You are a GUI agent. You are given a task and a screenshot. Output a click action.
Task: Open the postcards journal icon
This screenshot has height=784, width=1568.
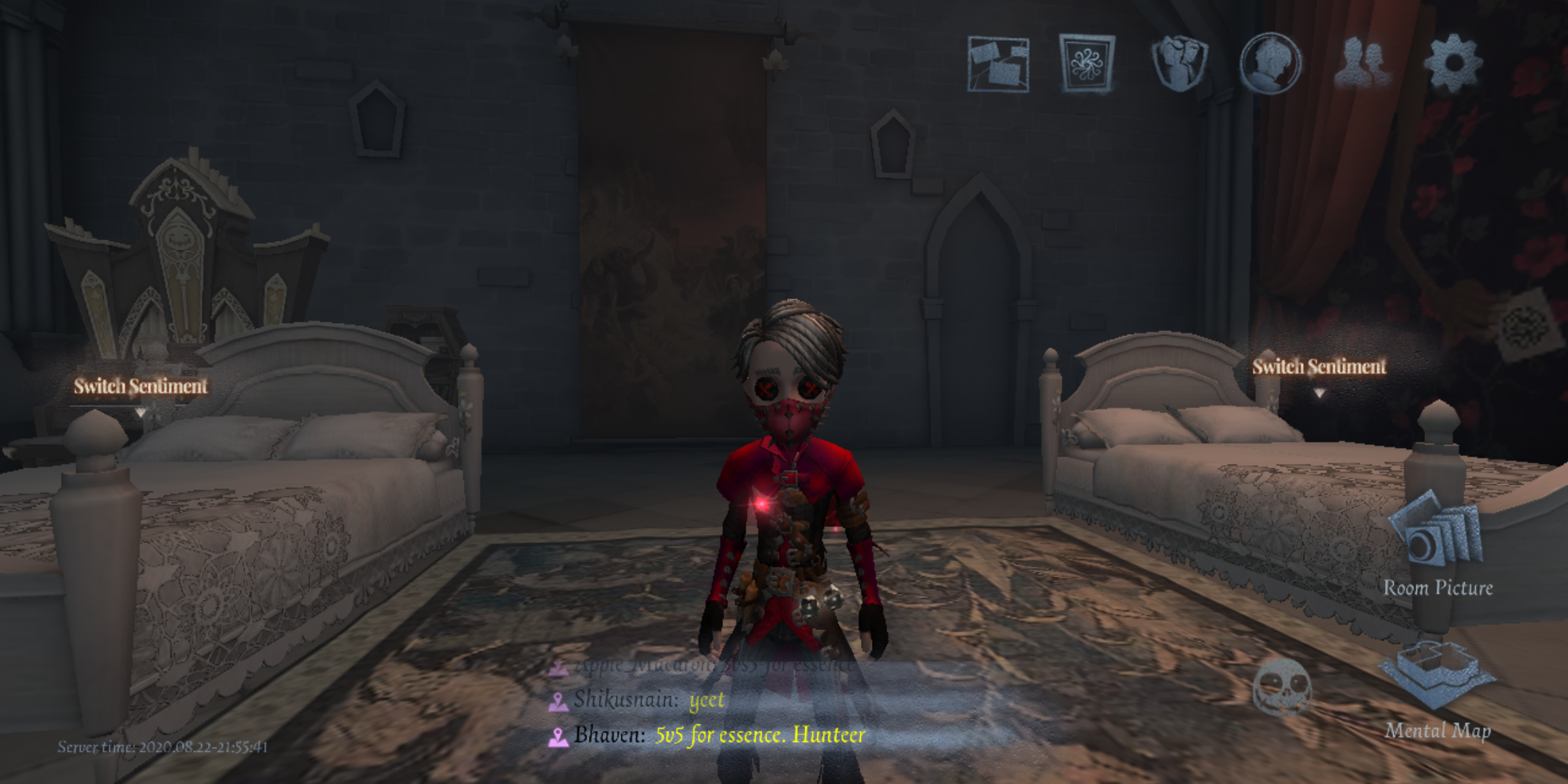[x=999, y=64]
